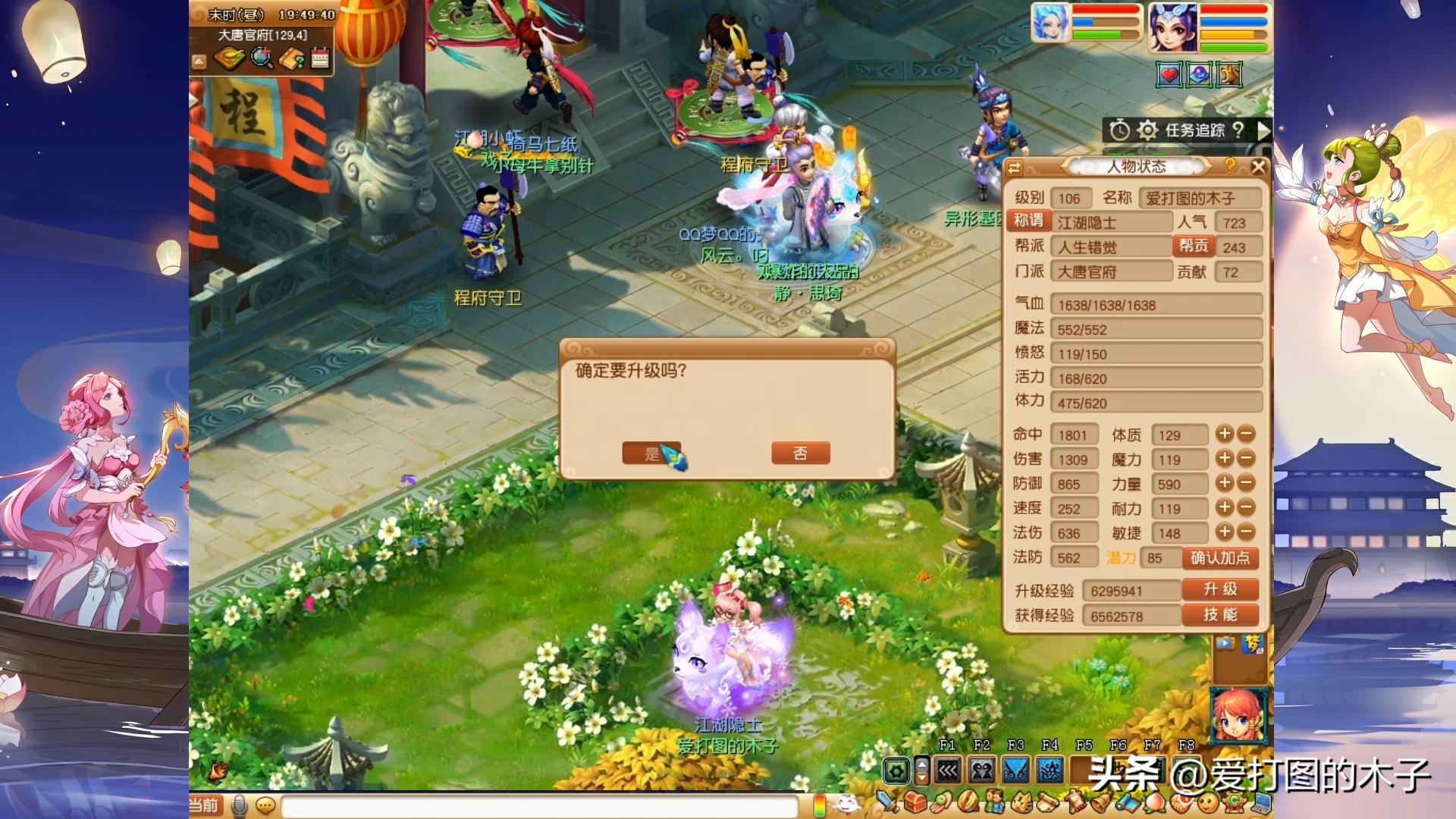The image size is (1456, 819).
Task: Click the red heart buff icon near character portraits
Action: pyautogui.click(x=1169, y=74)
